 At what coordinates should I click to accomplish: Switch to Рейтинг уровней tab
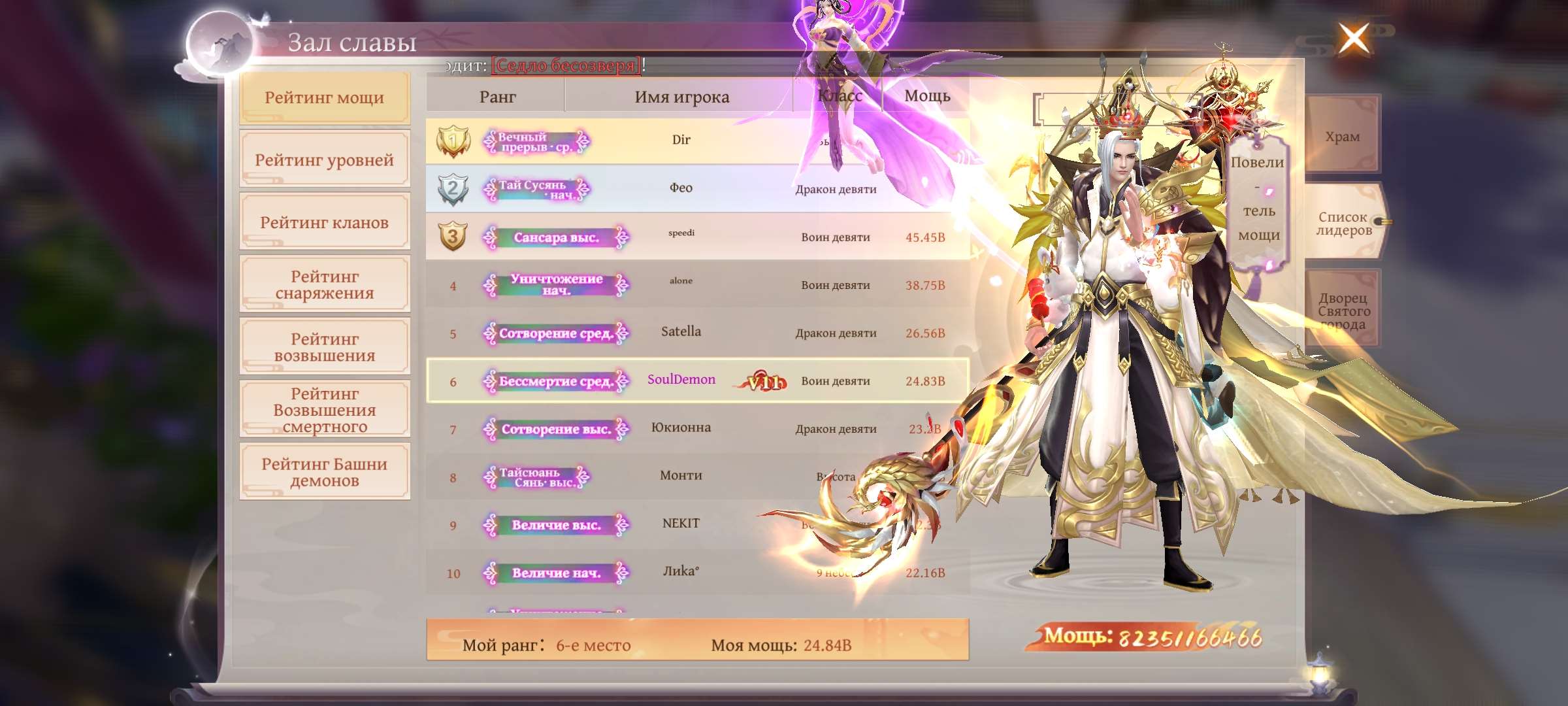324,160
